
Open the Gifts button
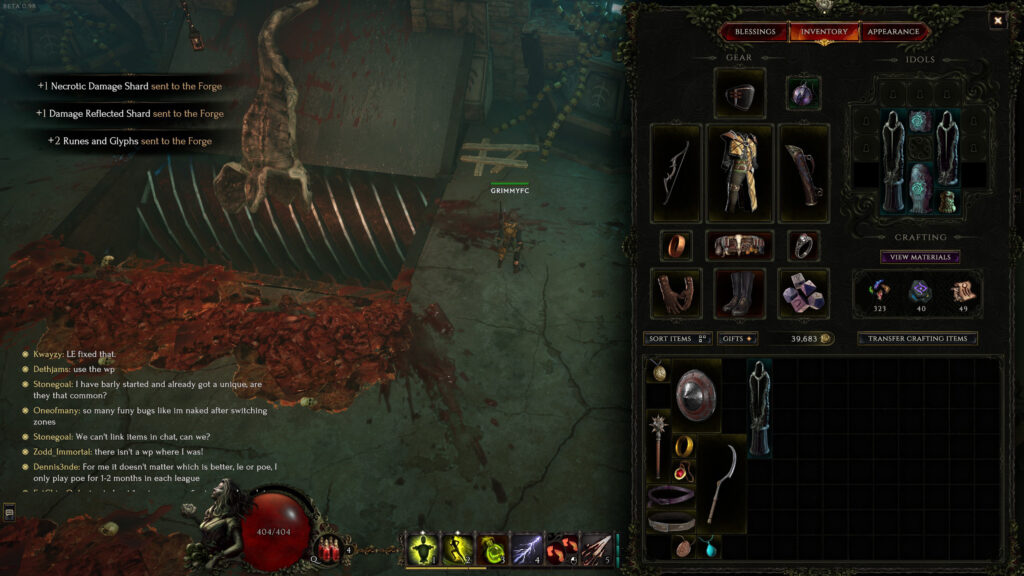(x=737, y=339)
